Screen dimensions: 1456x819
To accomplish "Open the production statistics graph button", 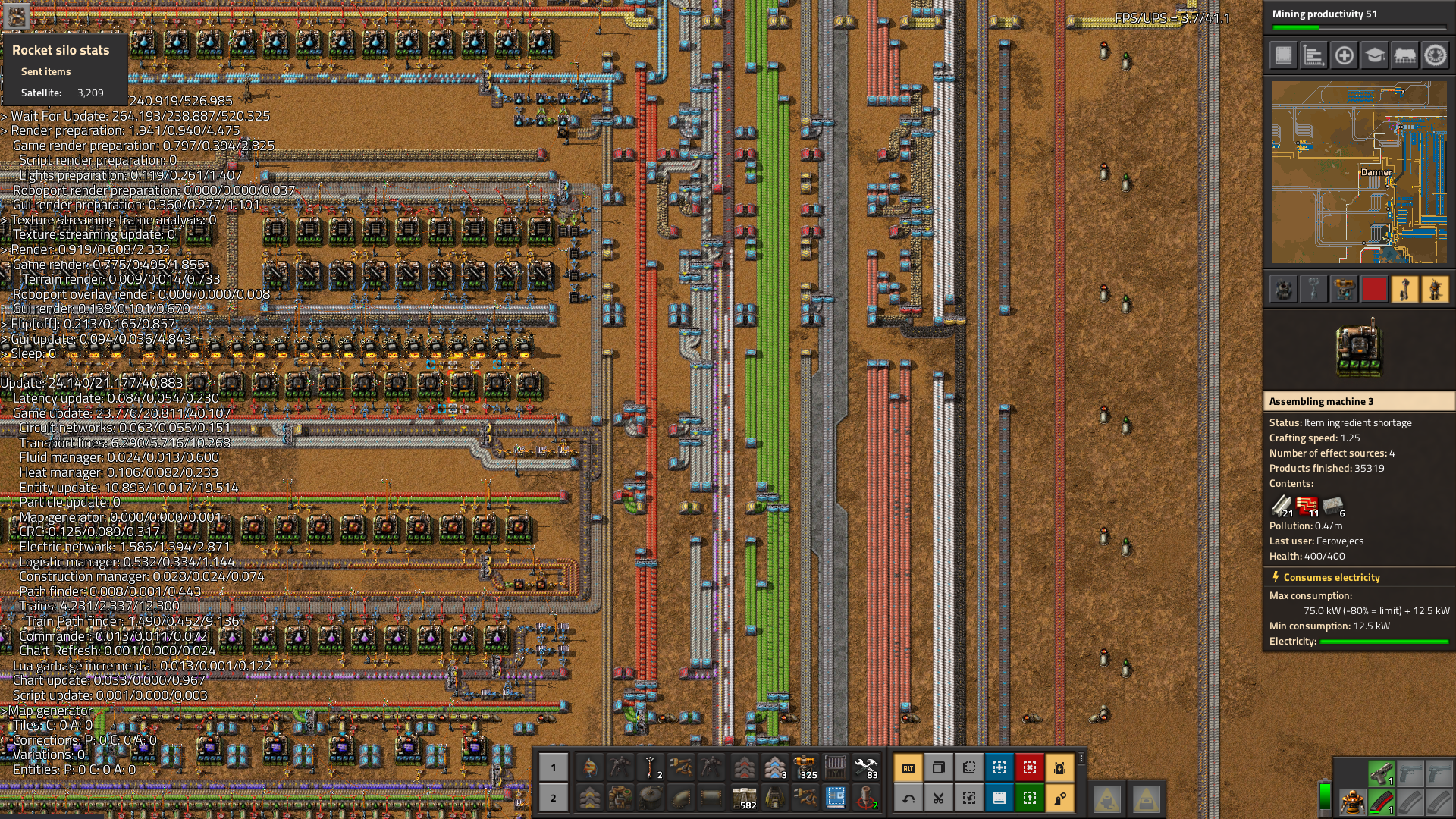I will point(1313,55).
